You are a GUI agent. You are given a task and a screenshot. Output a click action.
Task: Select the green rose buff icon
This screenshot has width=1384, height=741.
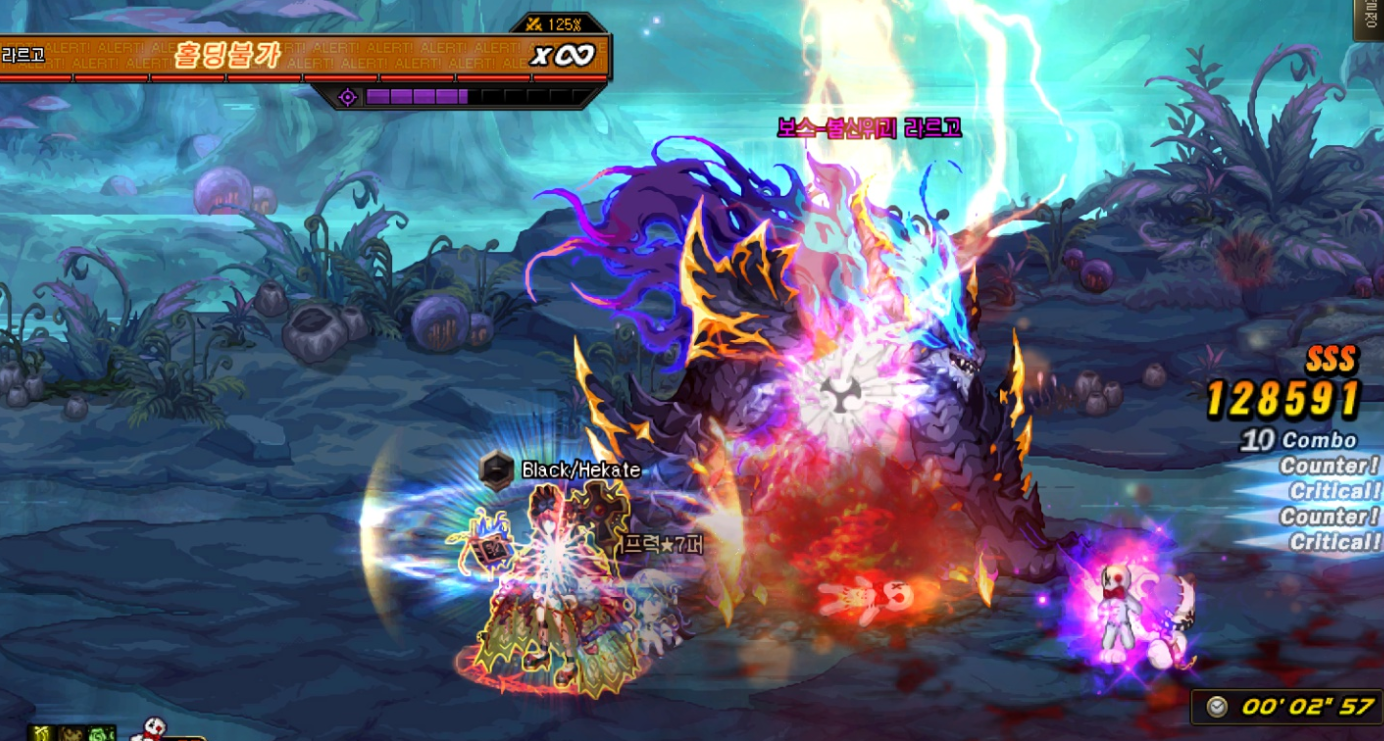(x=102, y=734)
